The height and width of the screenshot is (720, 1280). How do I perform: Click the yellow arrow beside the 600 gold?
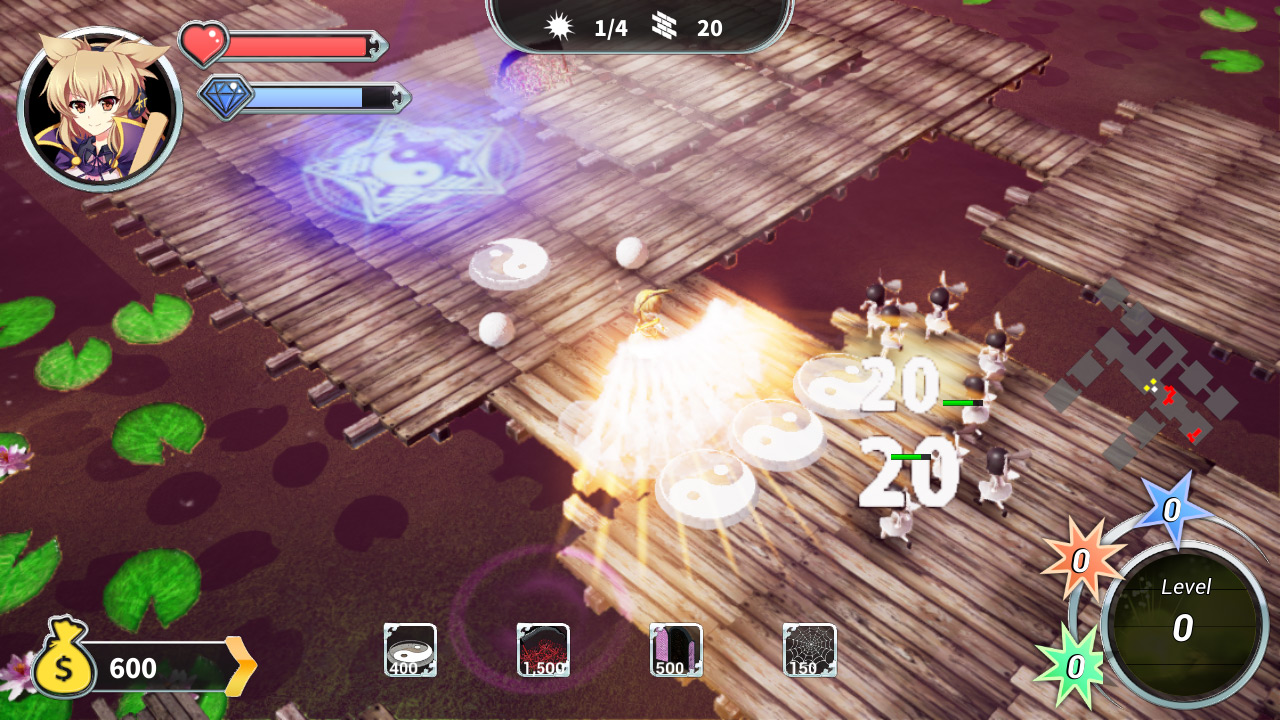(x=242, y=663)
